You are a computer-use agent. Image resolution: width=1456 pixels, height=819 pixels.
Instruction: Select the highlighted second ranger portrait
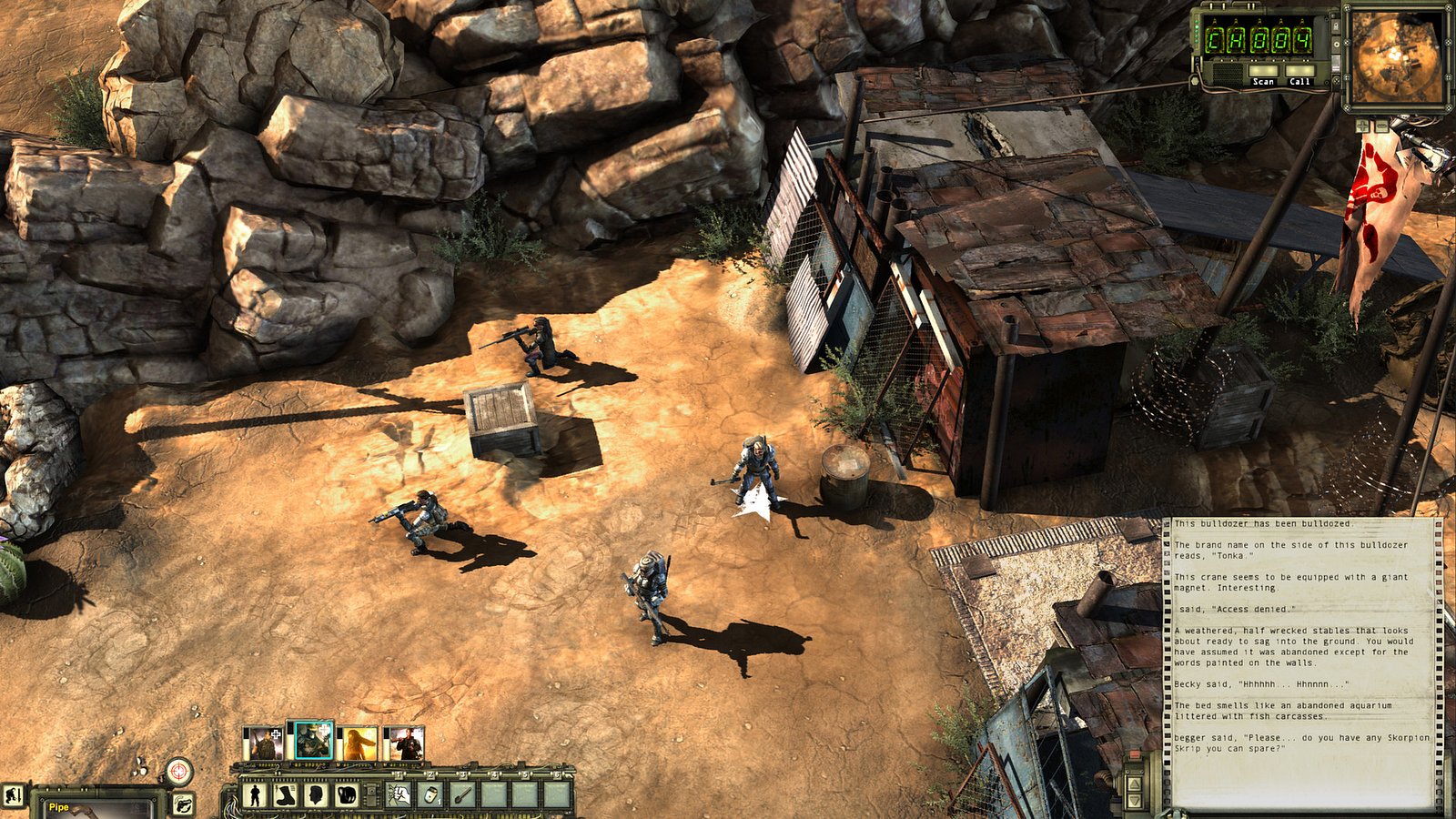[x=312, y=737]
